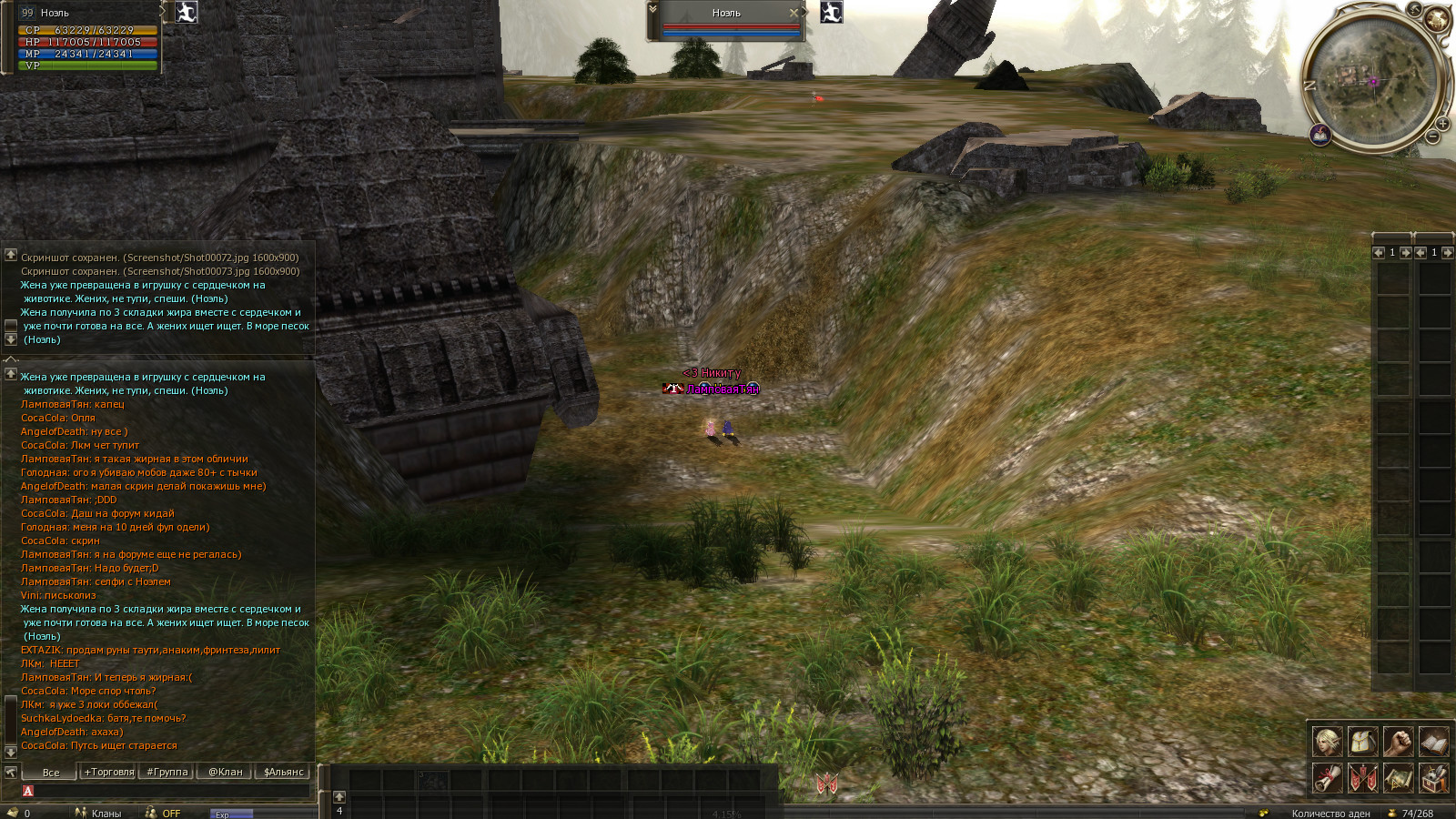Zoom out the minimap with minus button
1456x819 pixels.
[1433, 137]
